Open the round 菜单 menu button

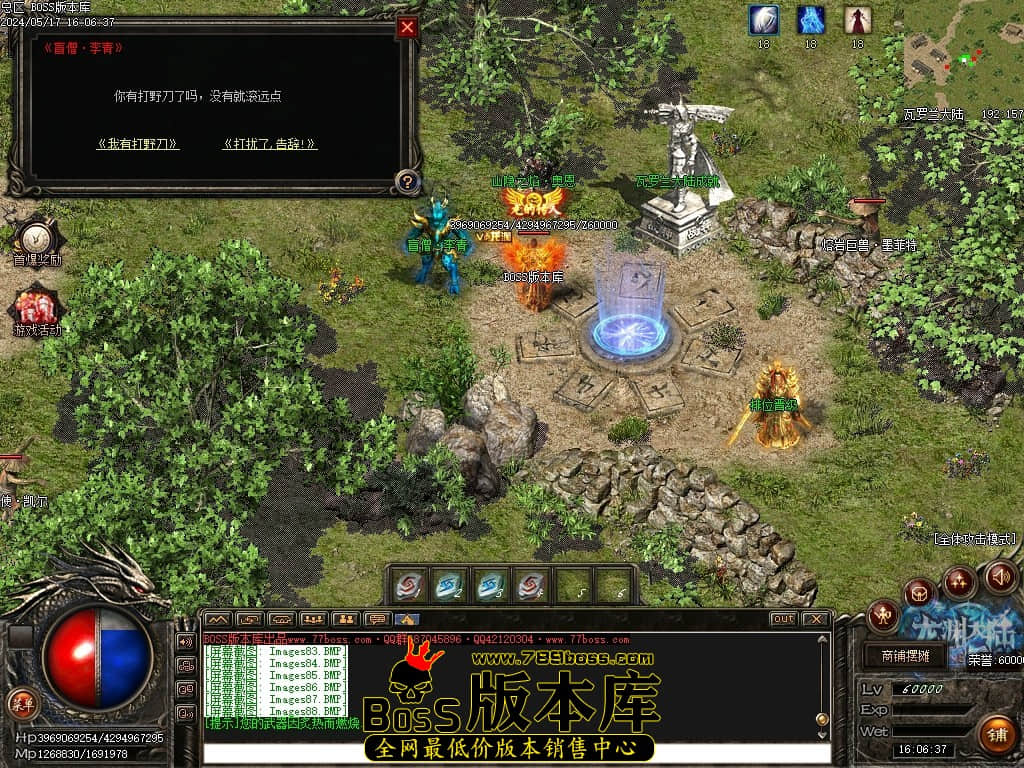pos(21,702)
